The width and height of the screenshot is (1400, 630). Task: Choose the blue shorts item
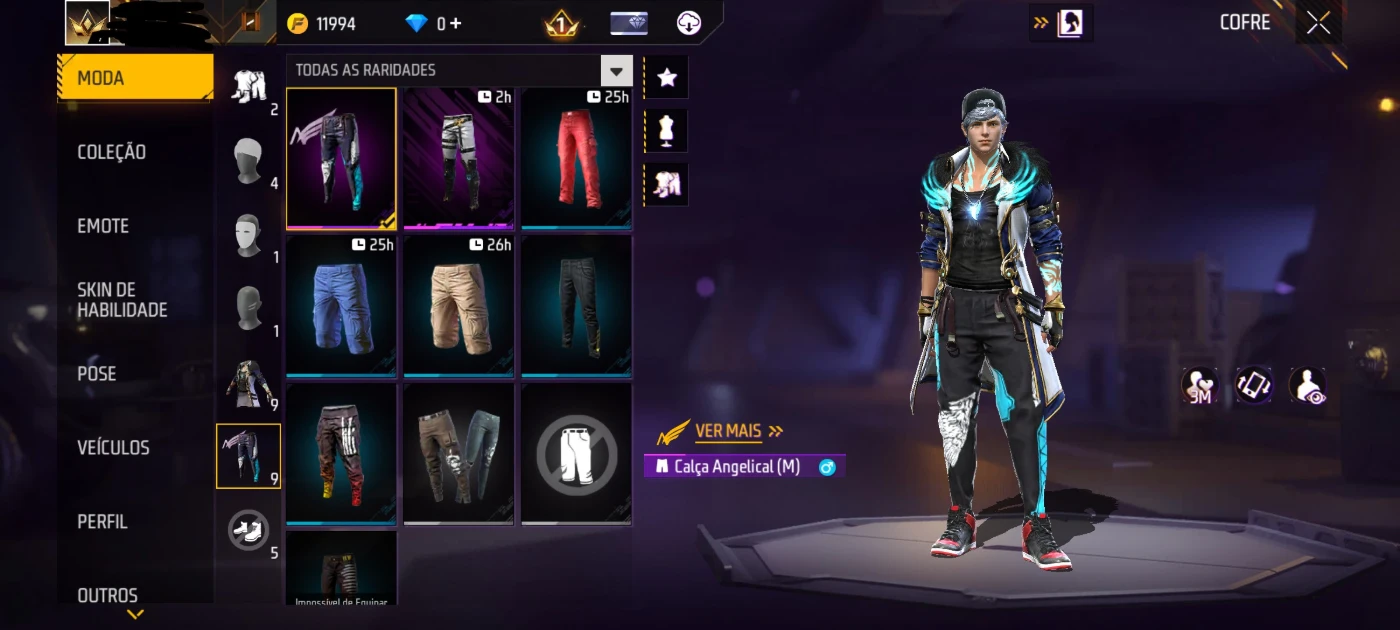point(341,306)
